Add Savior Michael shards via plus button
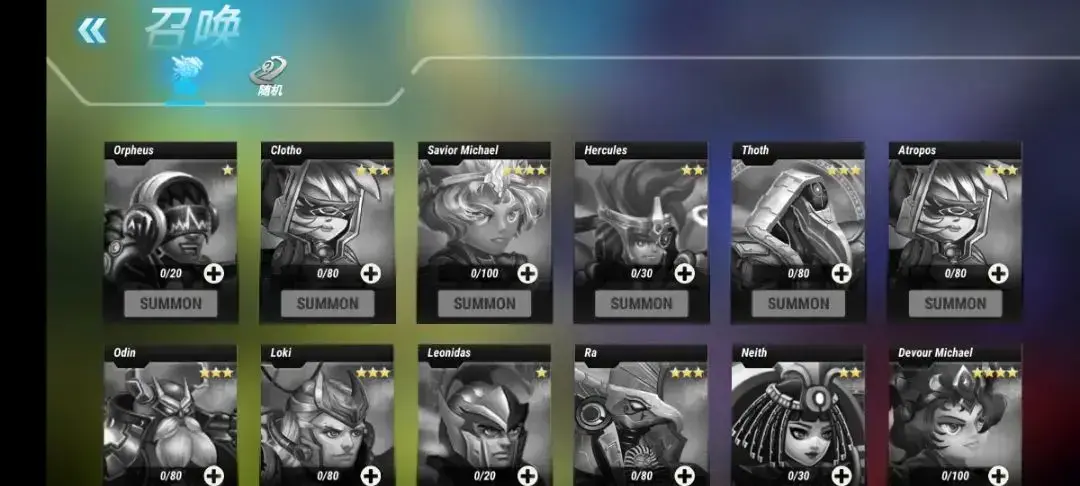This screenshot has height=486, width=1080. click(528, 273)
